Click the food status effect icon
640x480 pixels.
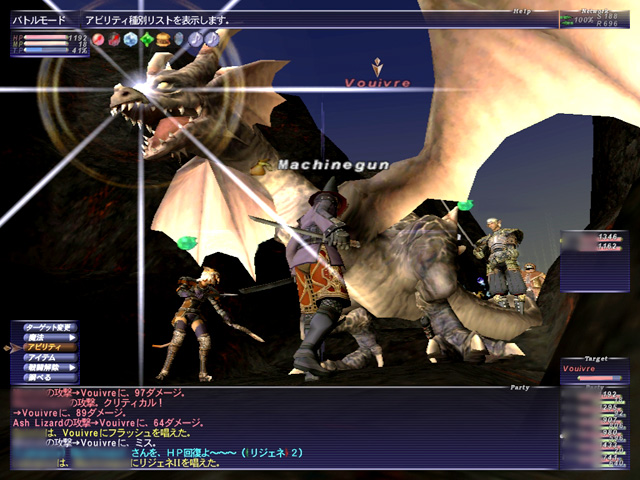[163, 39]
